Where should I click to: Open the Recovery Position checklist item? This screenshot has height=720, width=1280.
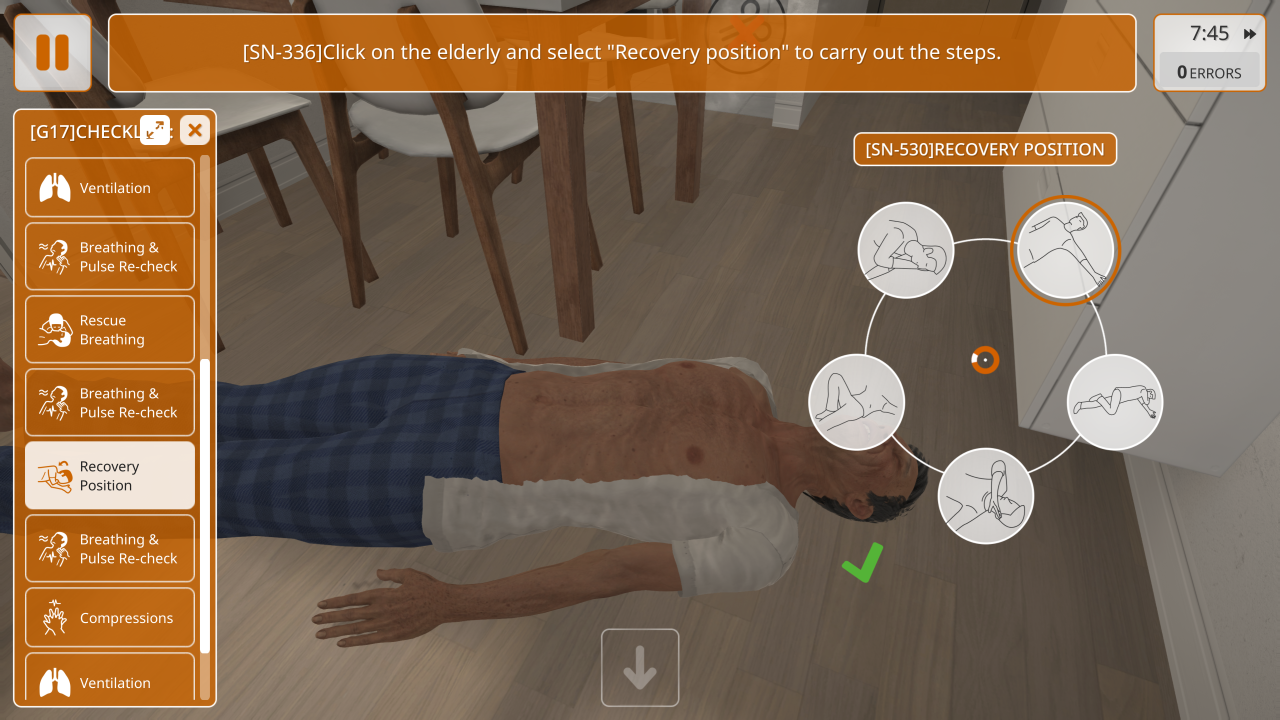click(x=110, y=476)
